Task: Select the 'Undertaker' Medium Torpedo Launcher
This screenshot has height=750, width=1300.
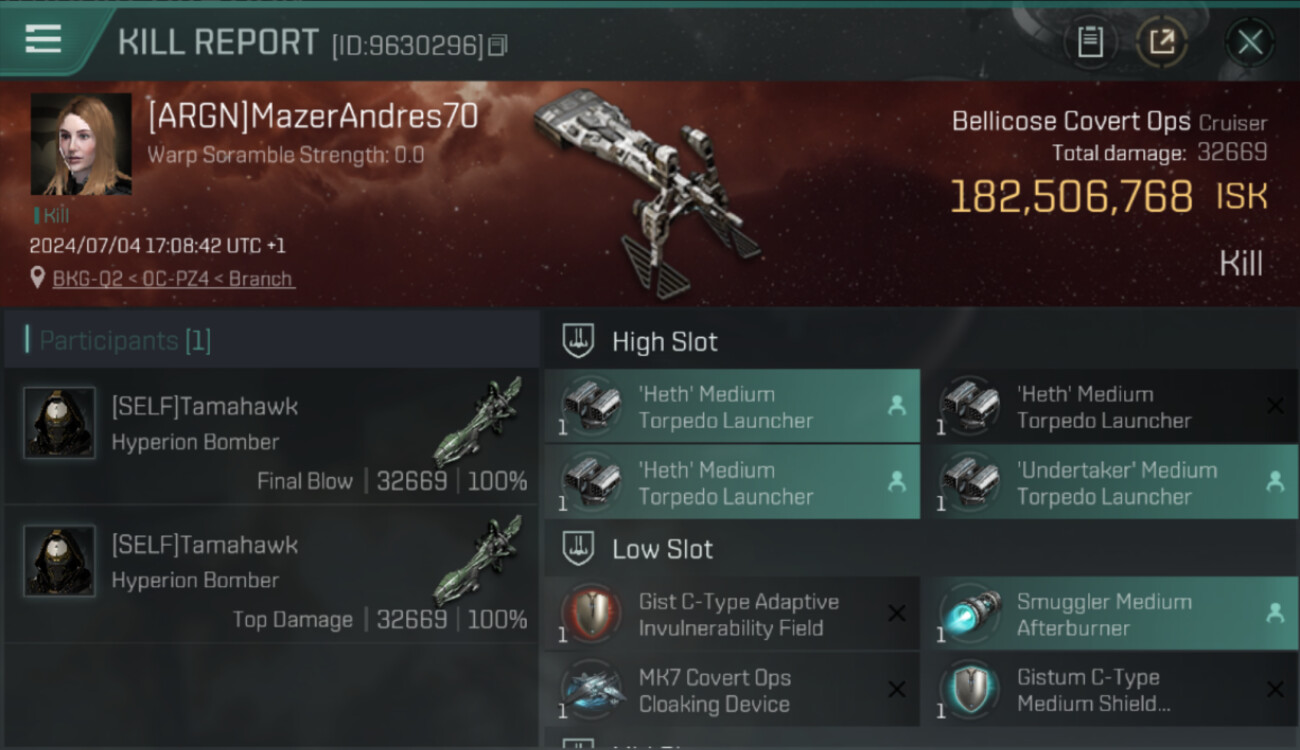Action: pos(1110,483)
